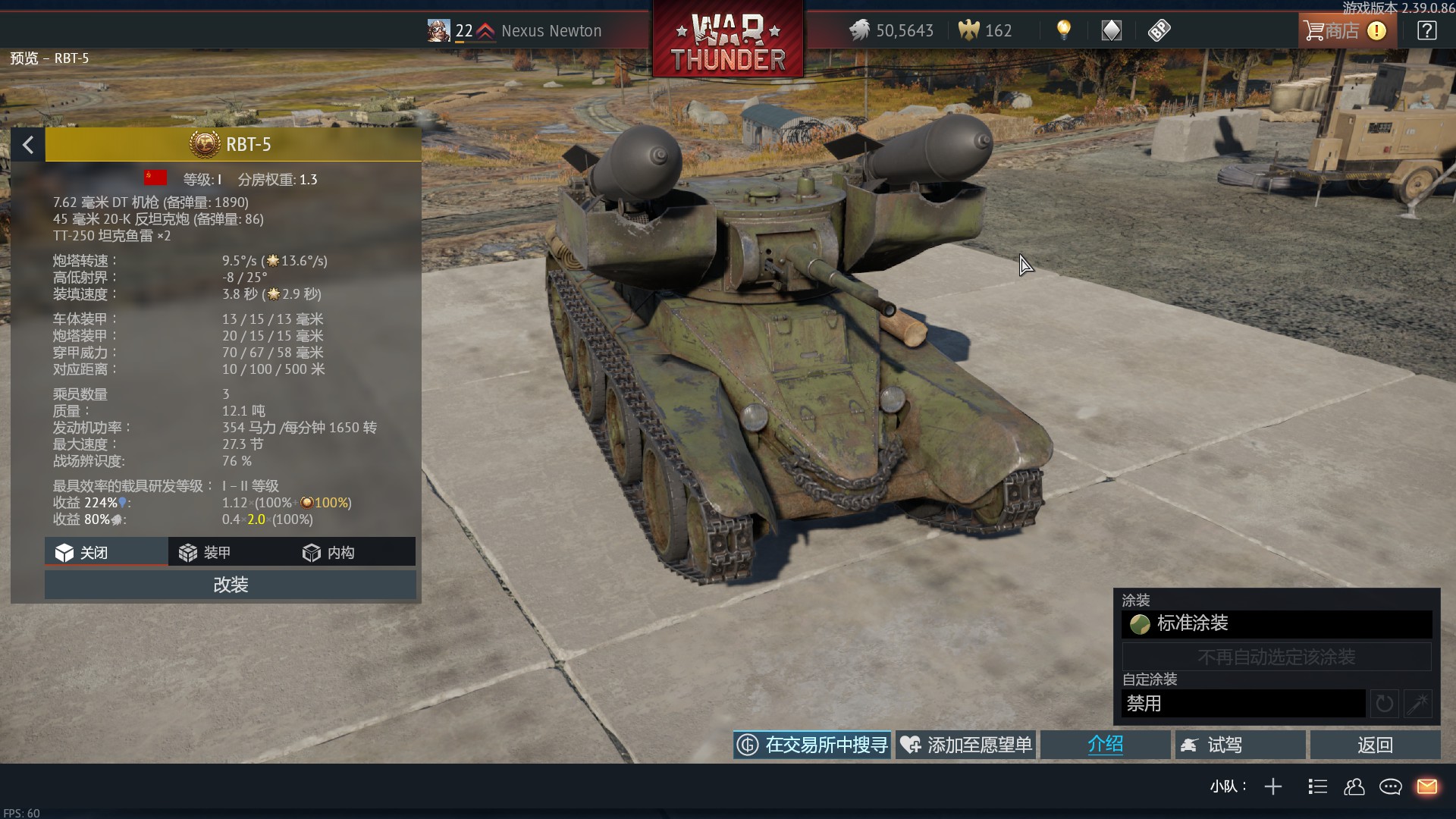Search the vehicle on the marketplace 在交易所中搜寻
The image size is (1456, 819).
[x=812, y=745]
